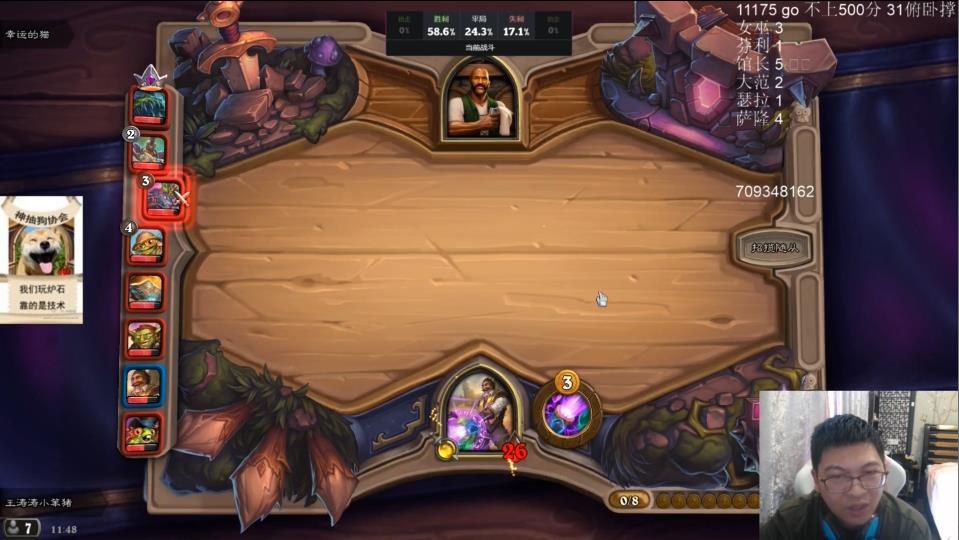Inspect the last-place leaderboard hero portrait
The image size is (959, 540).
pyautogui.click(x=144, y=432)
